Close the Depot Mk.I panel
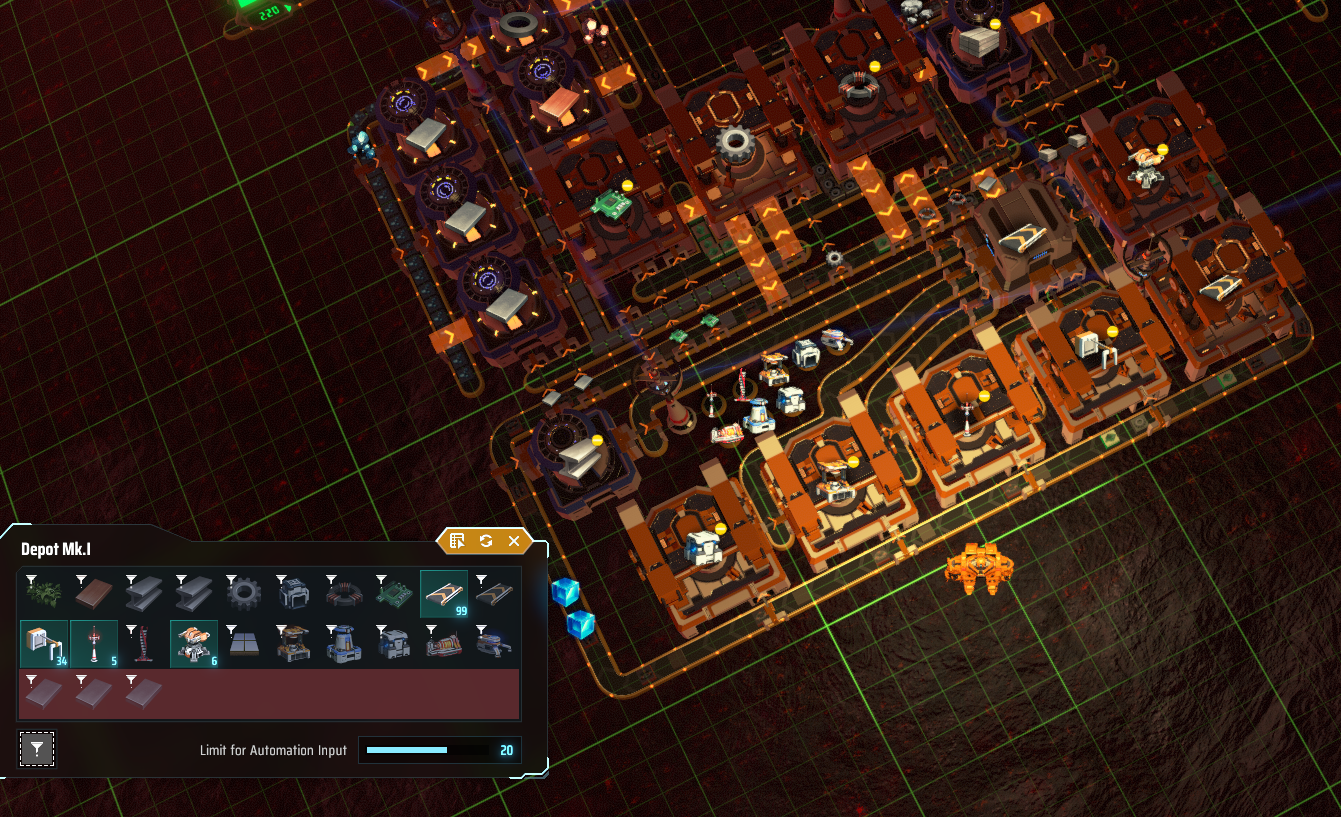The image size is (1341, 817). tap(514, 541)
